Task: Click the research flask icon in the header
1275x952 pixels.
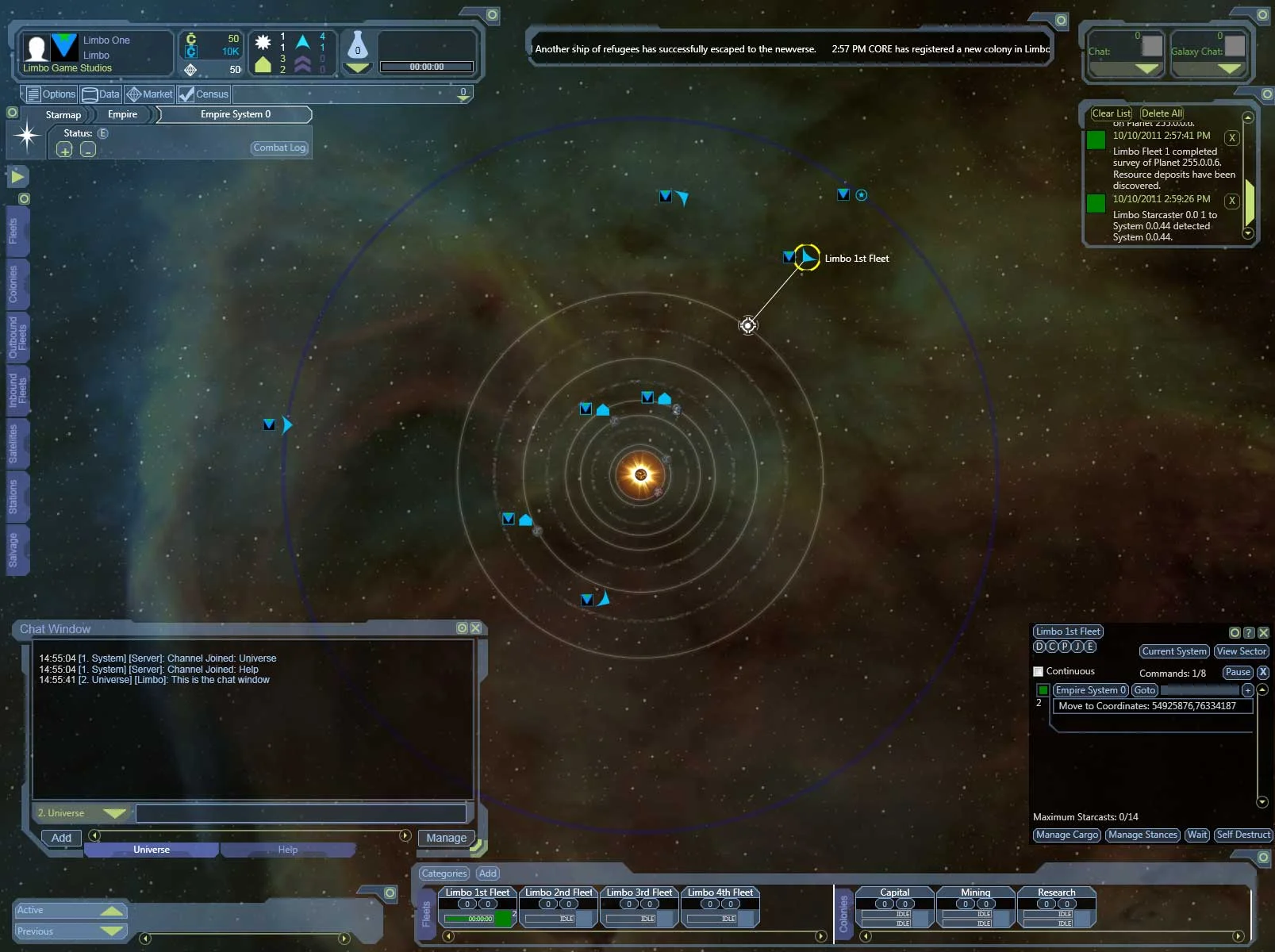Action: click(357, 48)
